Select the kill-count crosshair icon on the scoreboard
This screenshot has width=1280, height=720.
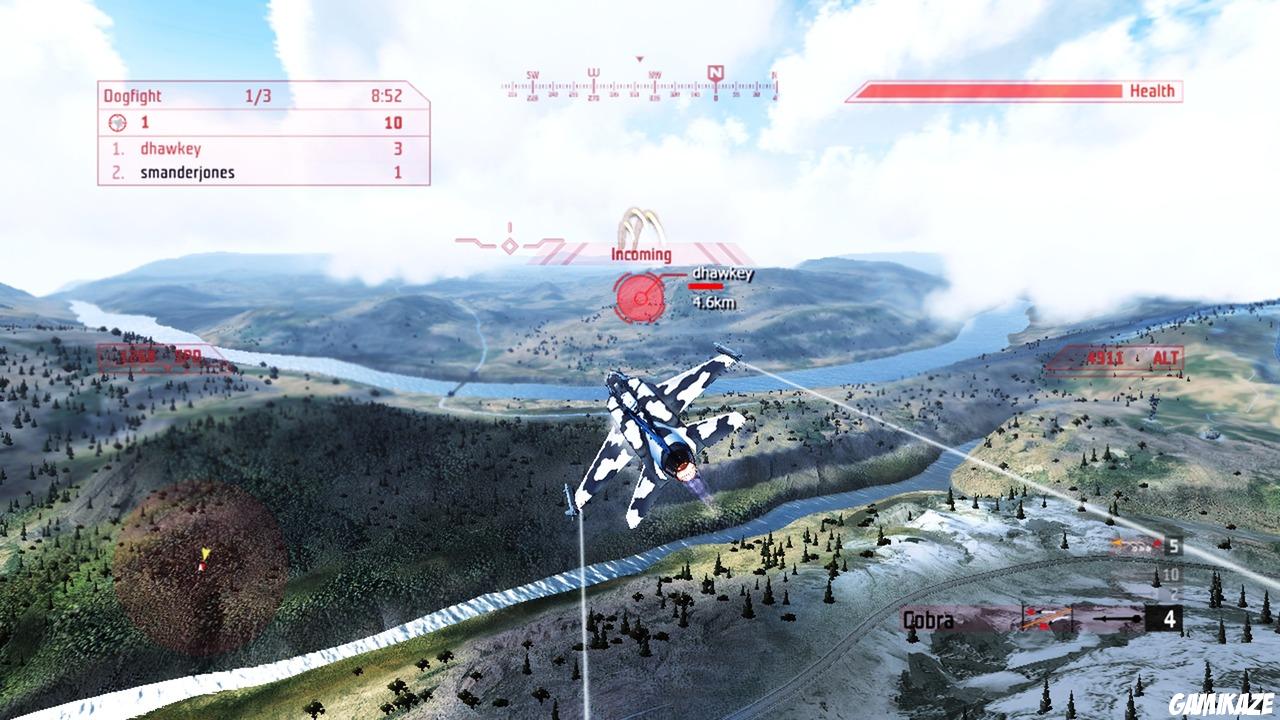coord(119,124)
